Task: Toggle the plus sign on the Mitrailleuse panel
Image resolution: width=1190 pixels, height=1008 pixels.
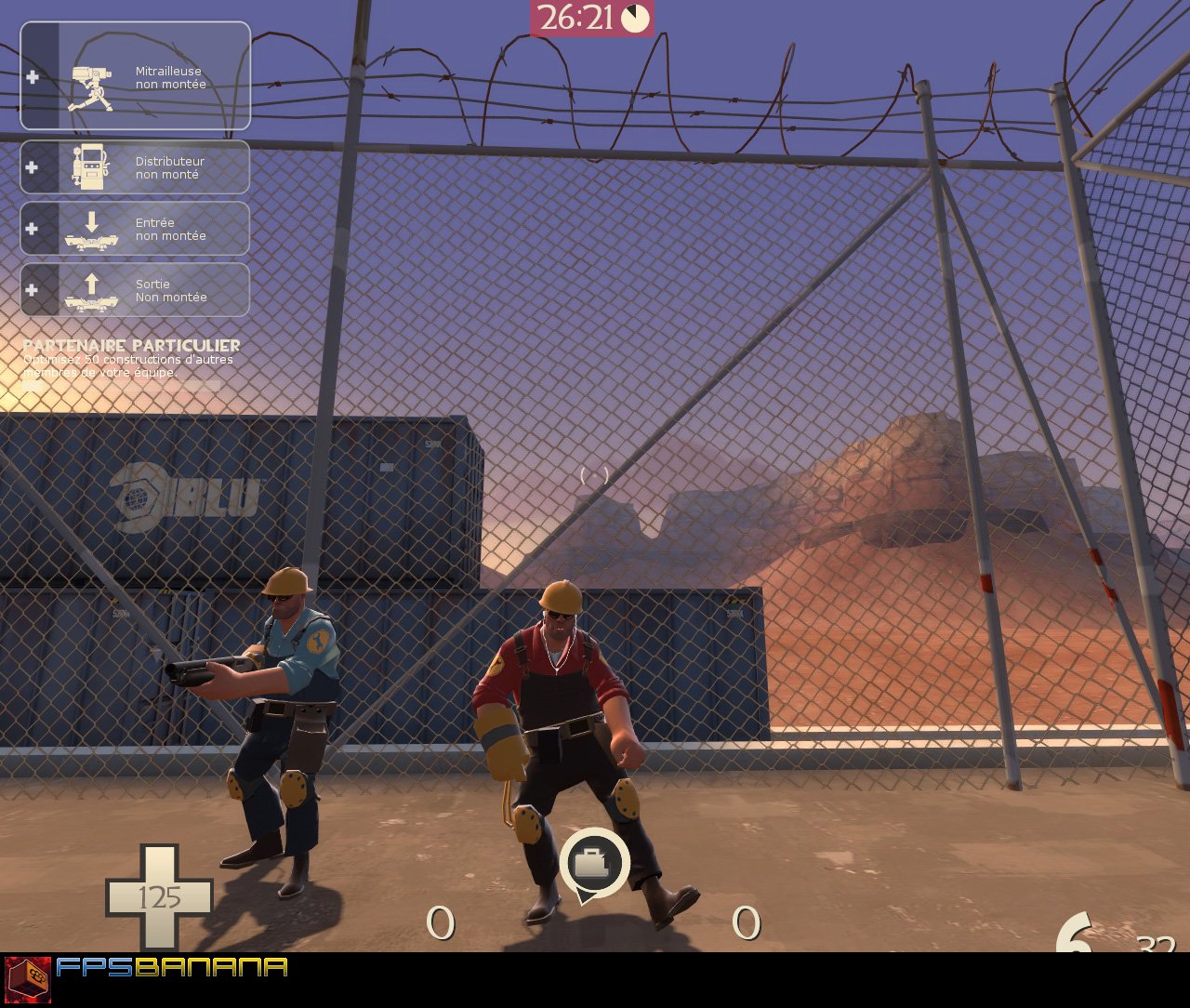Action: click(33, 76)
